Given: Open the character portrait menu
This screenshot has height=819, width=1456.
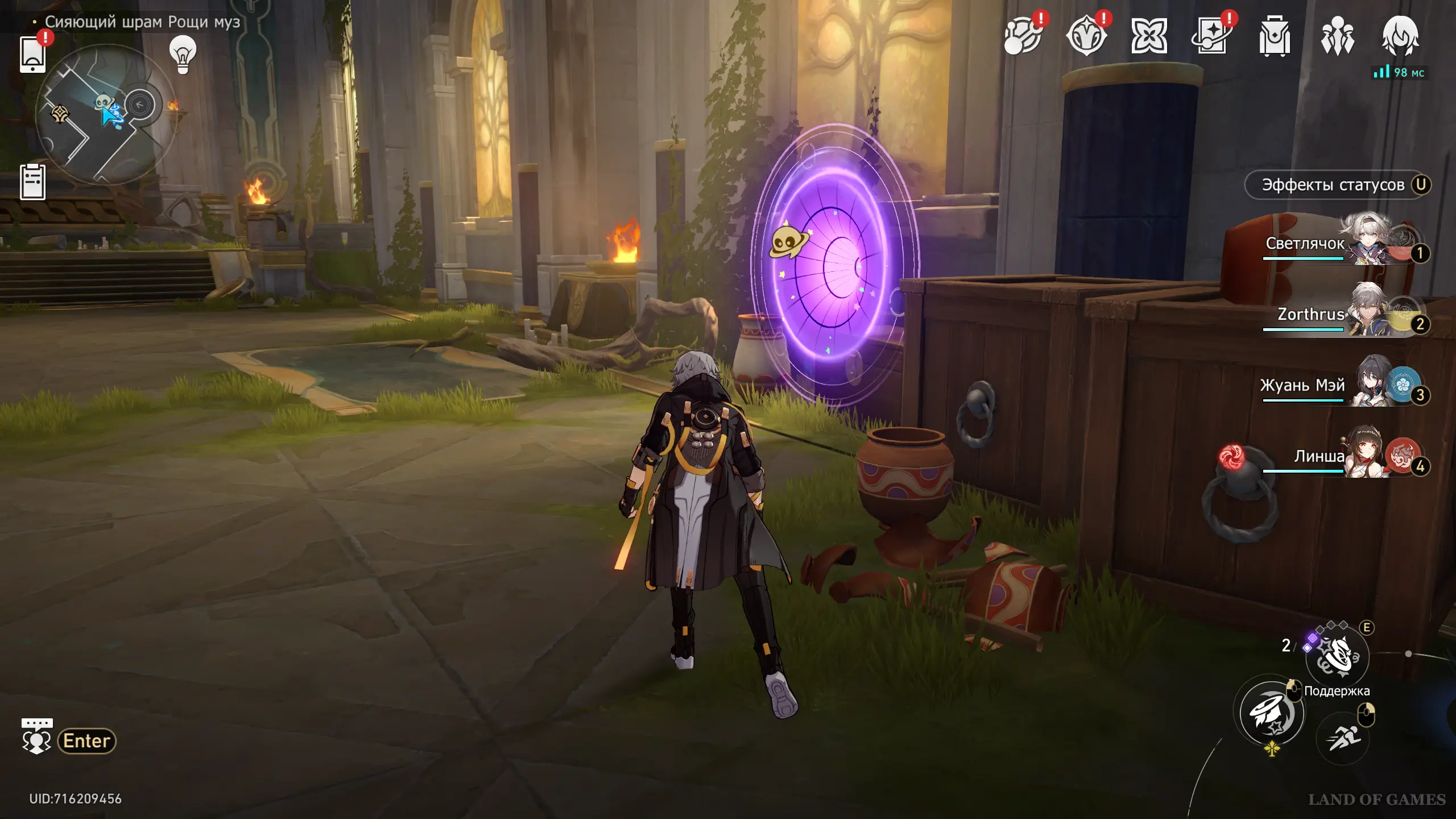Looking at the screenshot, I should point(1400,37).
